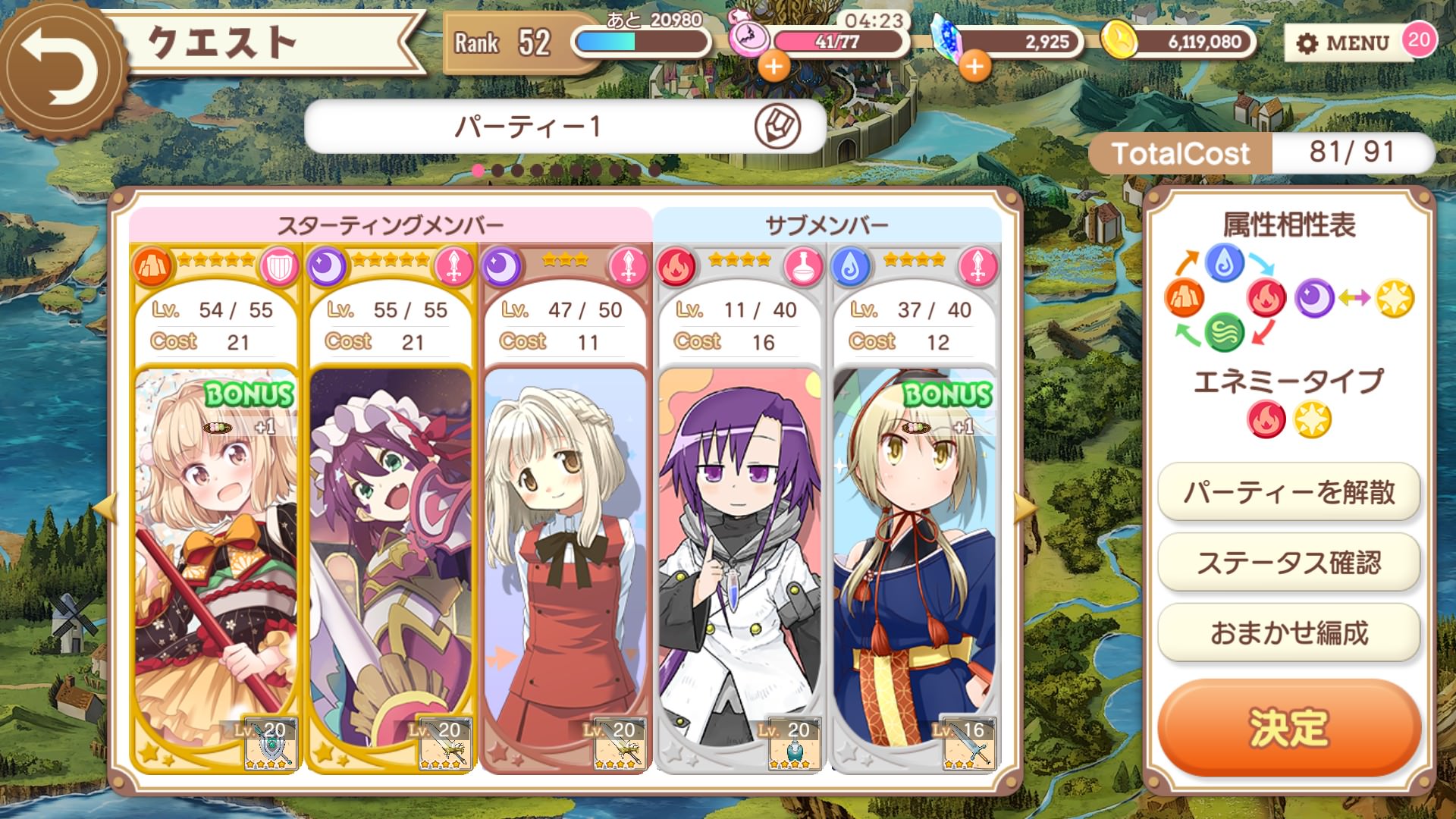Add crystals with the plus button
1456x819 pixels.
tap(974, 67)
